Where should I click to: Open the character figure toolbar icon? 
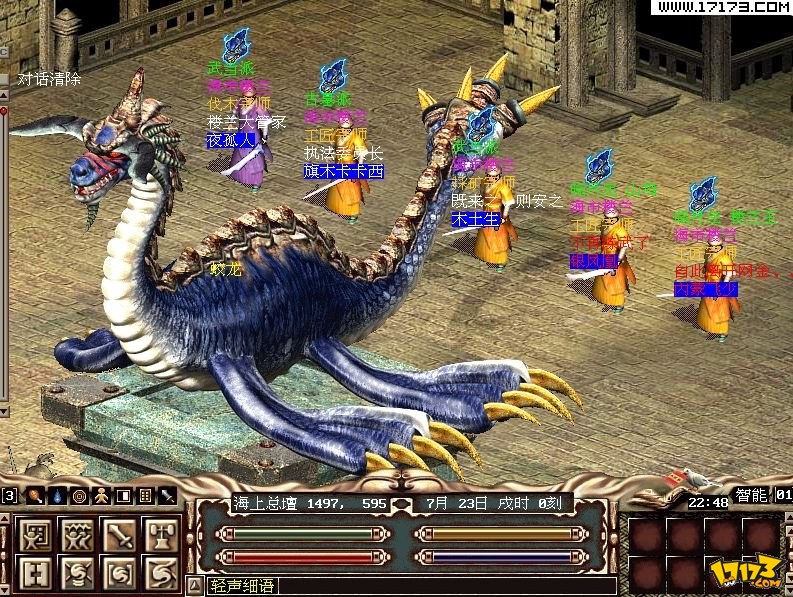(x=101, y=495)
